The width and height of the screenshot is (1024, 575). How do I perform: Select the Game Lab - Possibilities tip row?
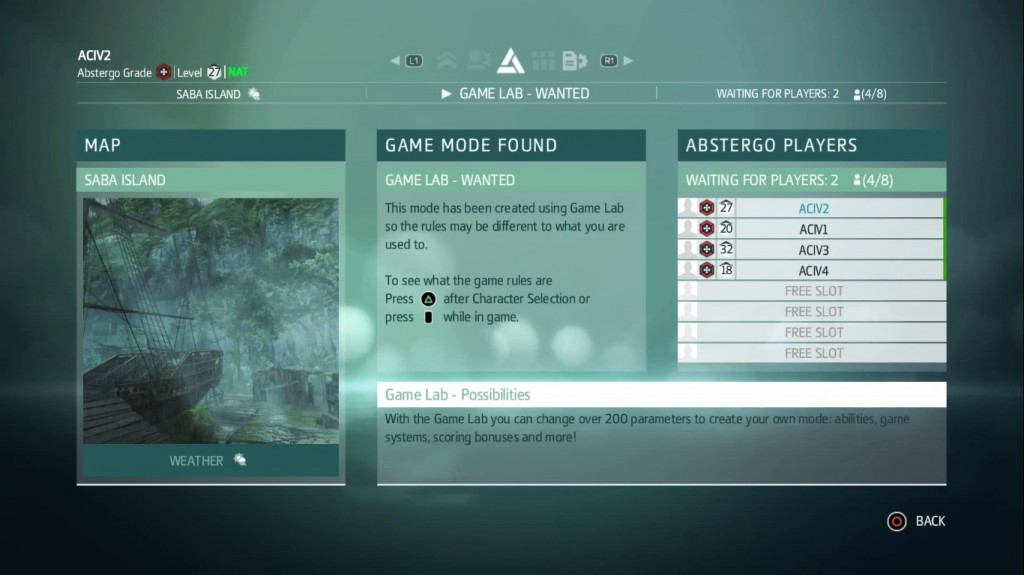coord(661,395)
